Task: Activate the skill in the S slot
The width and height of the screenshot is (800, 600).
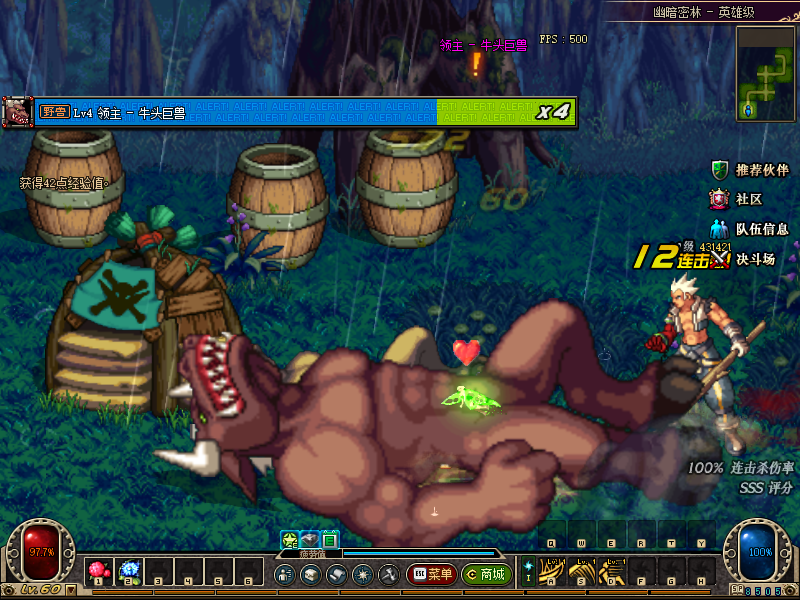Action: coord(581,572)
